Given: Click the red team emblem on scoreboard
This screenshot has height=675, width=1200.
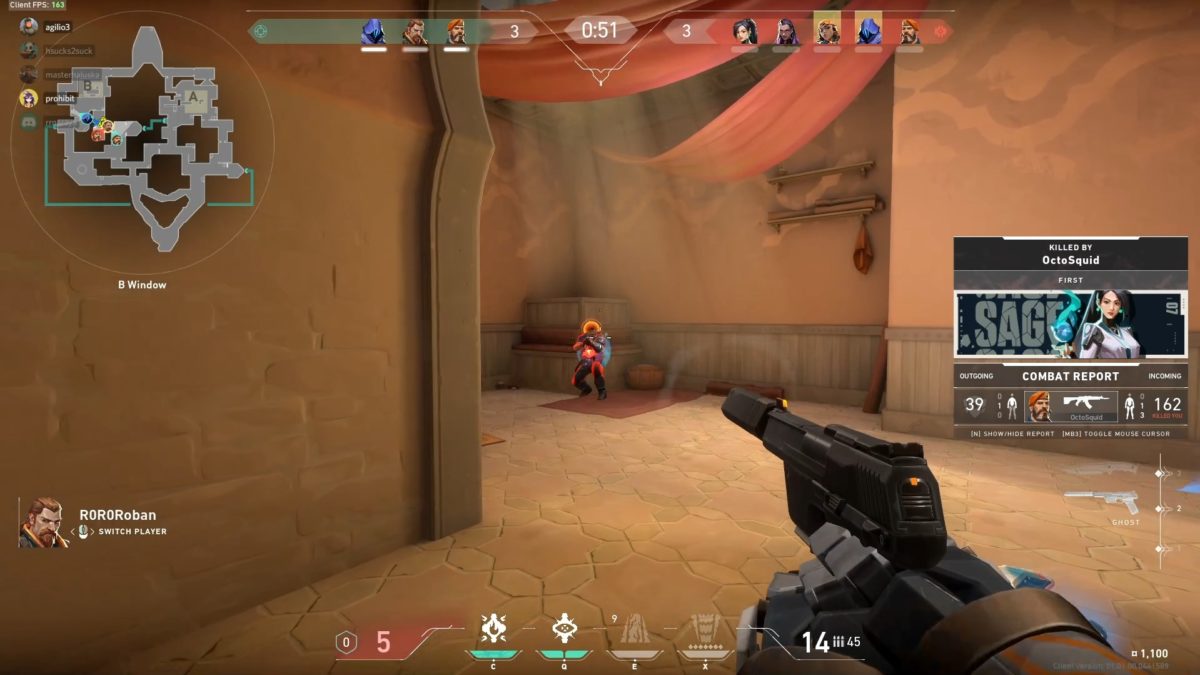Looking at the screenshot, I should pos(940,31).
